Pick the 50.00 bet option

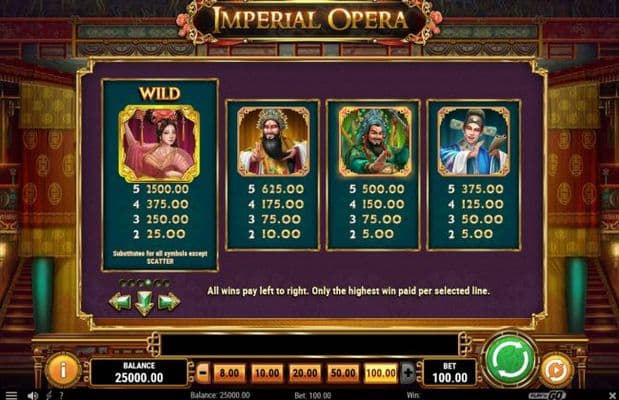click(343, 373)
